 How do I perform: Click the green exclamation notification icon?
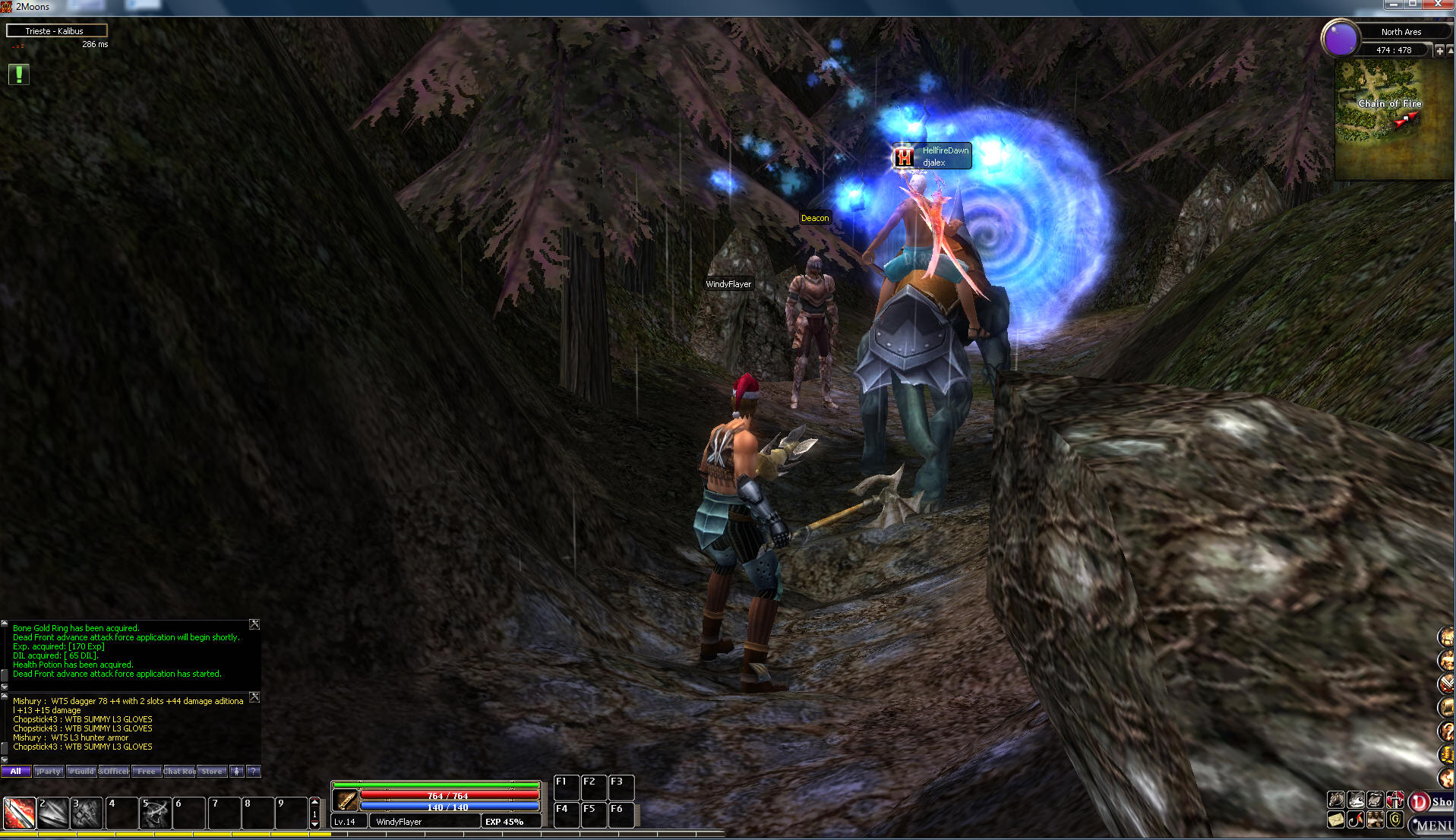[18, 74]
